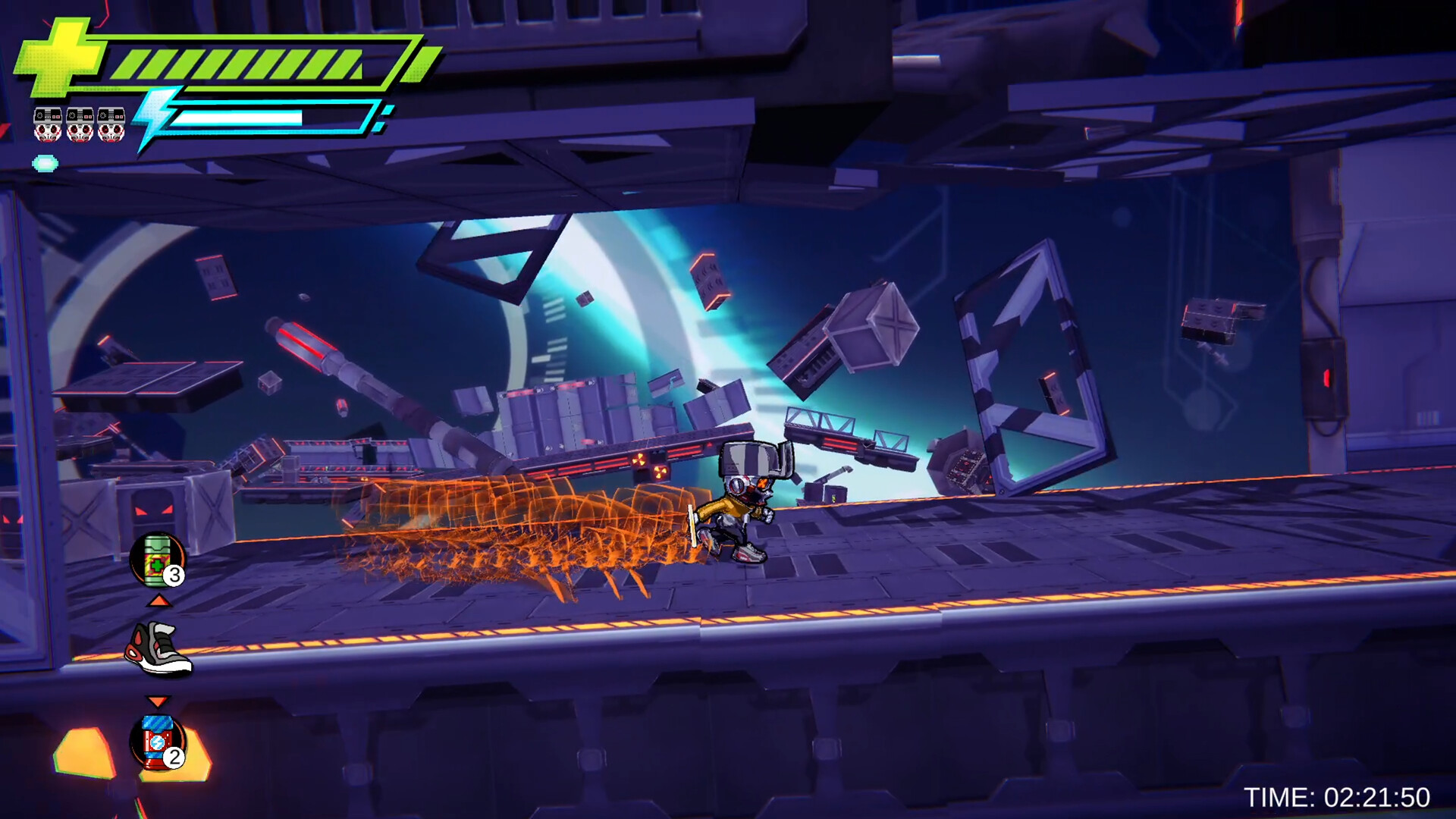Select the blue energy canister item
The image size is (1456, 819).
(x=157, y=742)
